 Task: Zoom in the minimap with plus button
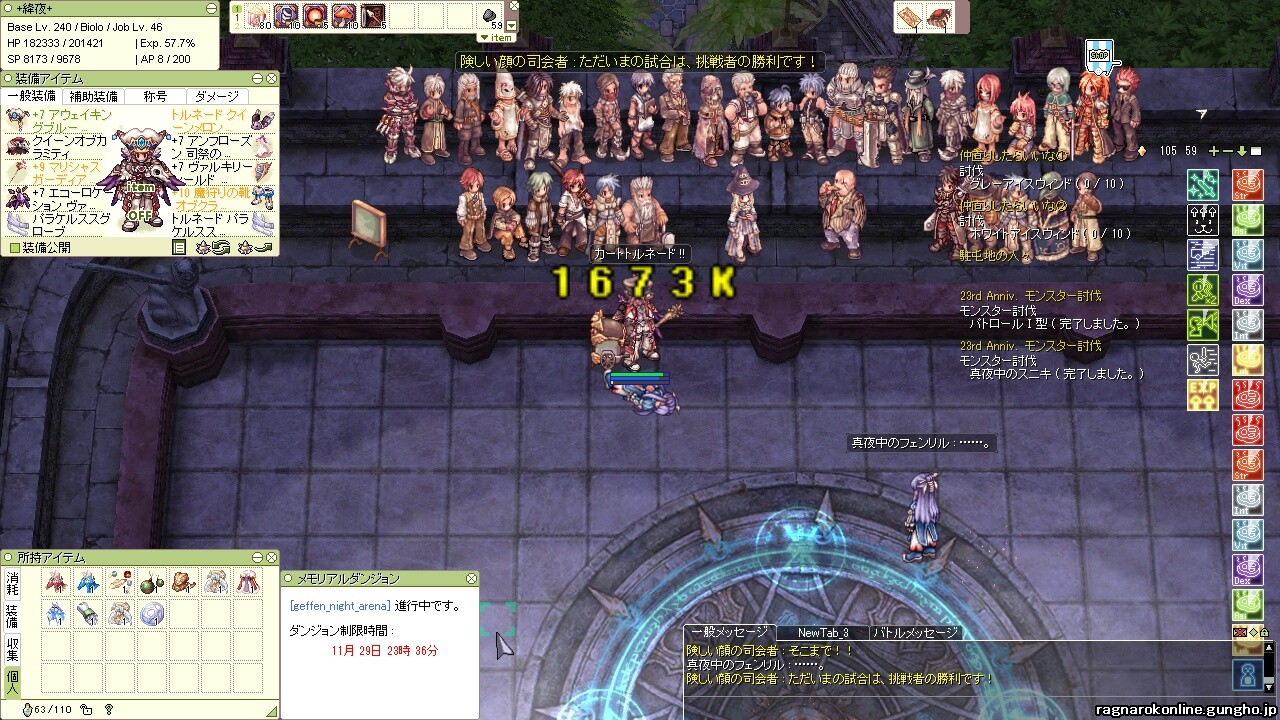[1214, 151]
